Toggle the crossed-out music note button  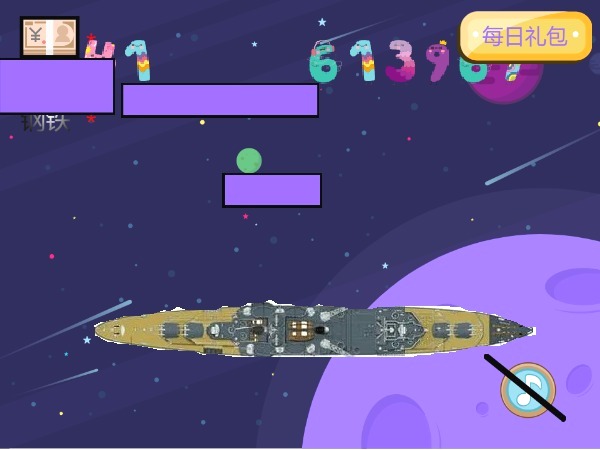[x=527, y=389]
